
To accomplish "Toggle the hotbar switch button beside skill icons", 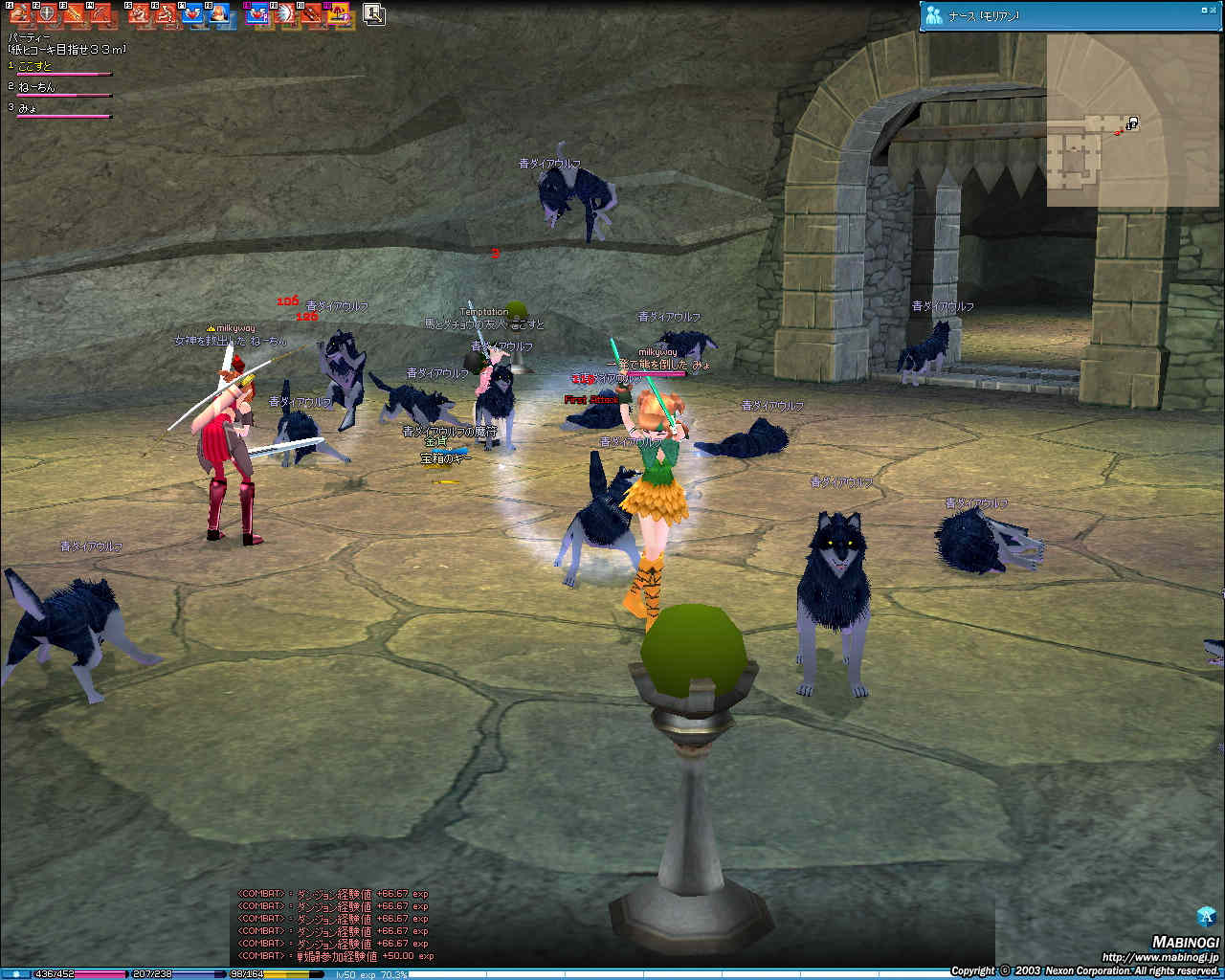I will coord(374,14).
